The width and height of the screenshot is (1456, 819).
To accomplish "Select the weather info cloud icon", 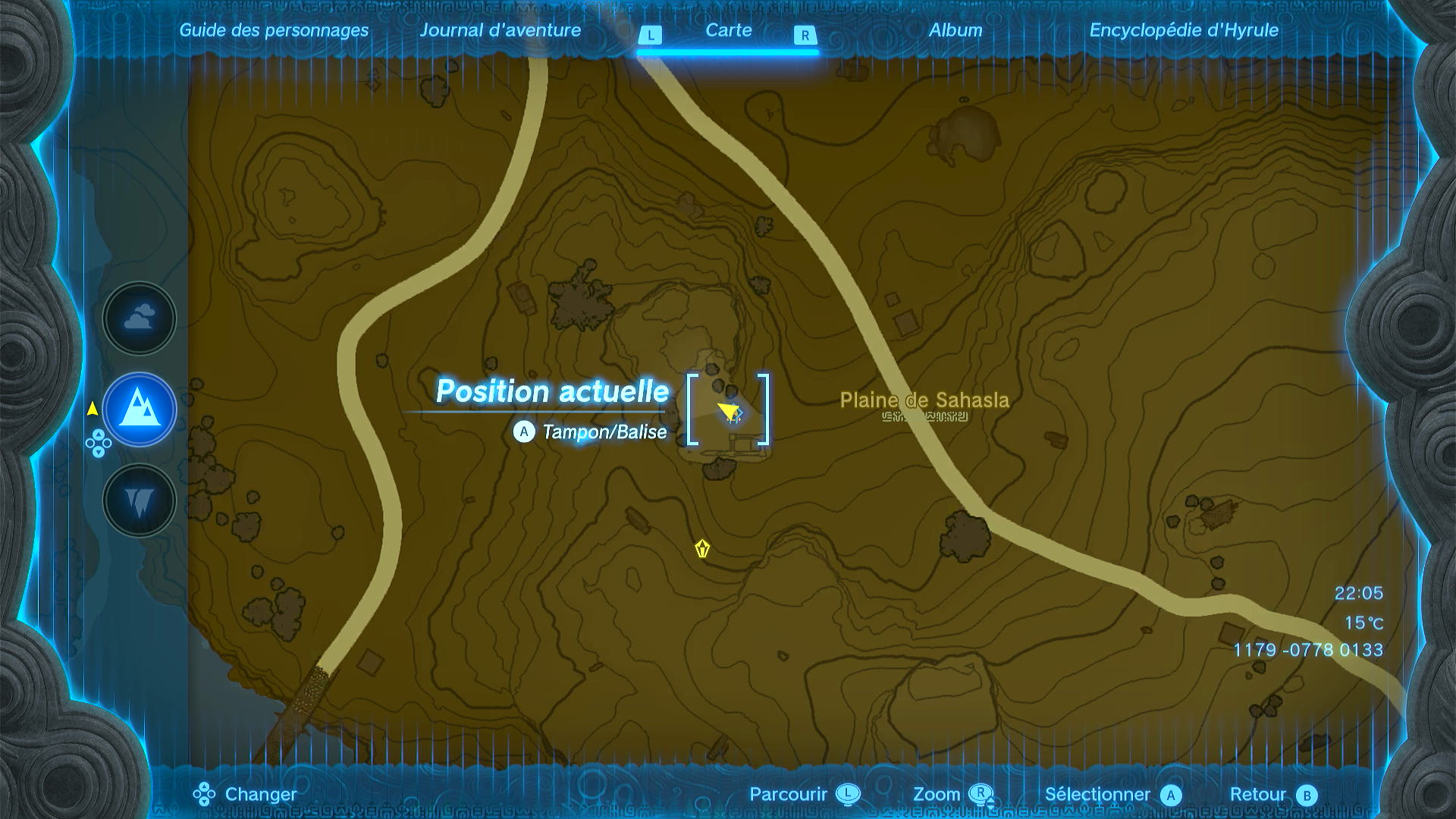I will pos(139,318).
